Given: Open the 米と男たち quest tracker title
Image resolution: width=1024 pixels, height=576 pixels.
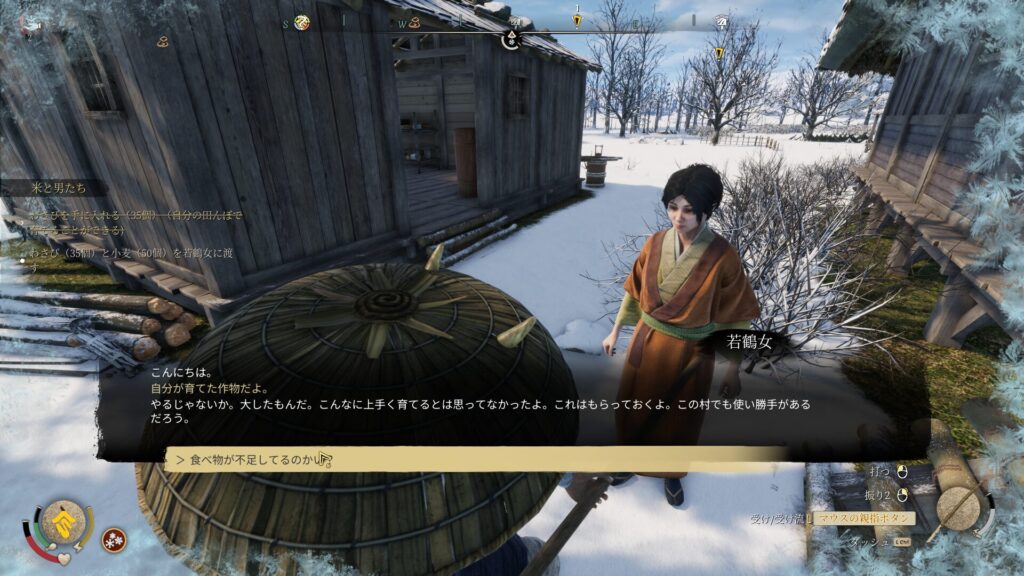Looking at the screenshot, I should [60, 189].
